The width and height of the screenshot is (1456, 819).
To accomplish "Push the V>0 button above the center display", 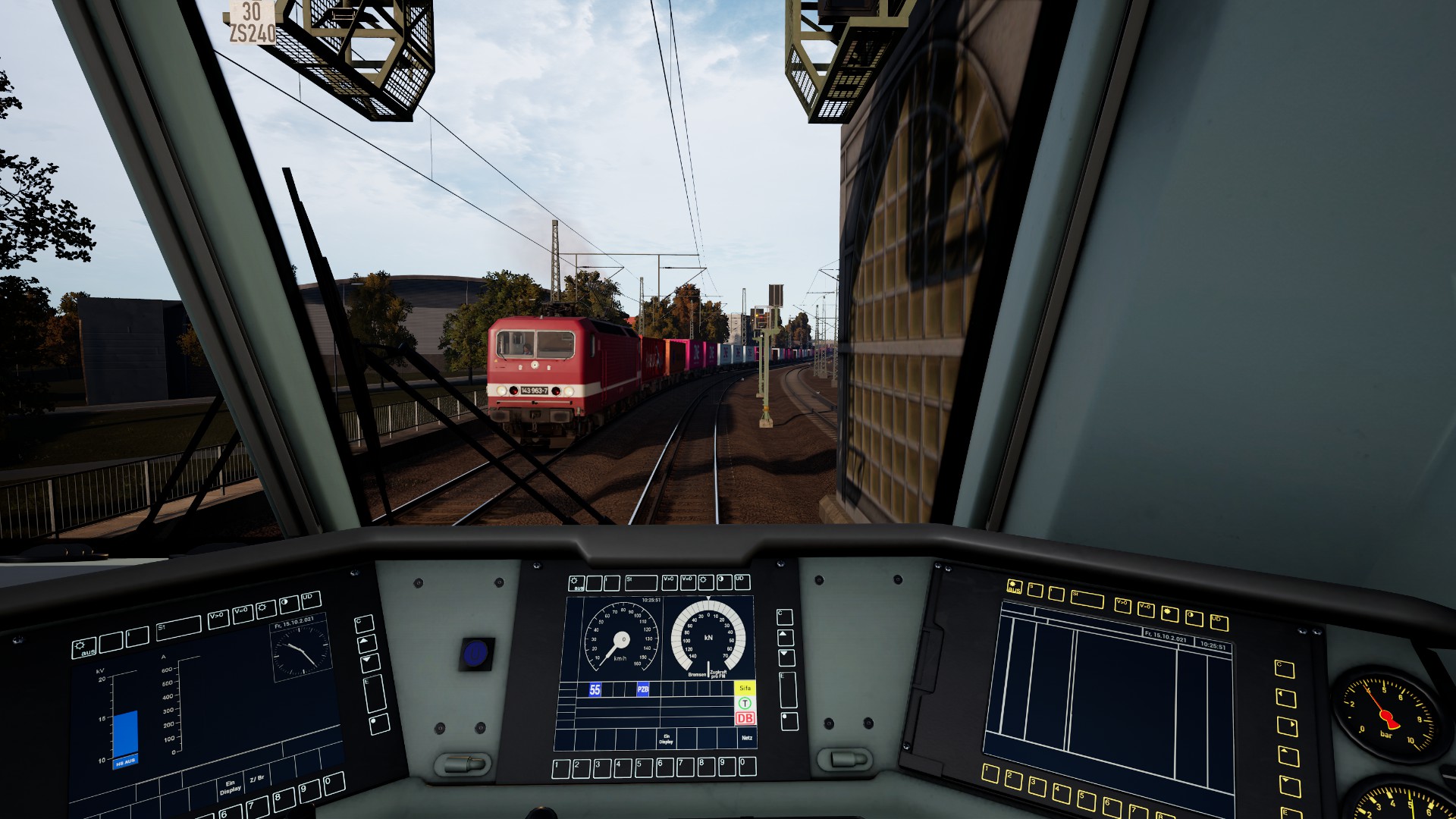I will [670, 582].
